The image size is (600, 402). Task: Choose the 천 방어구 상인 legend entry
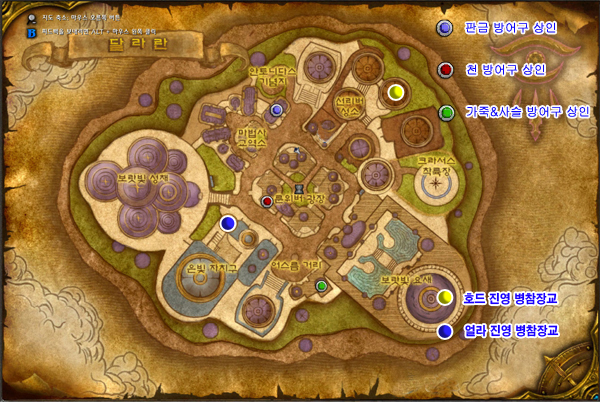tap(505, 70)
